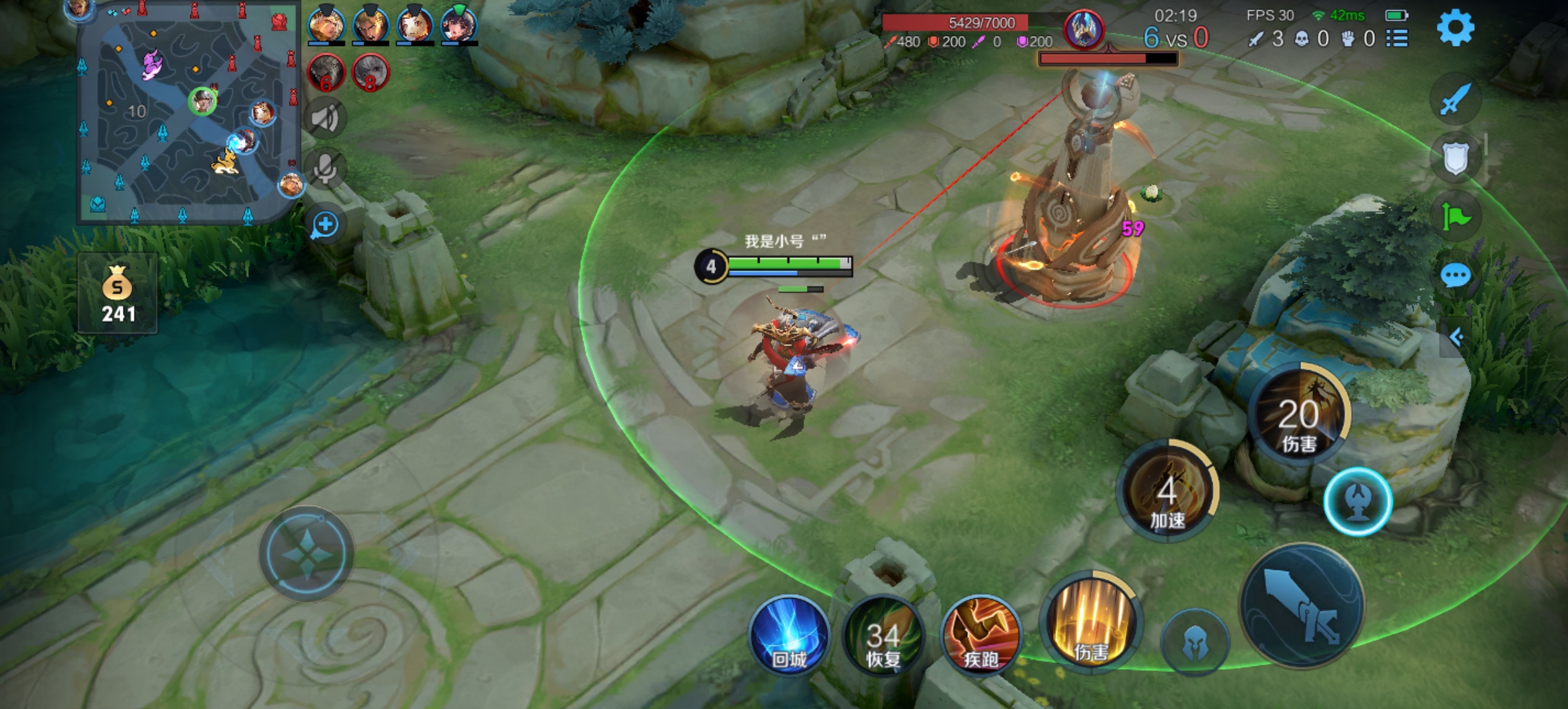The height and width of the screenshot is (709, 1568).
Task: Cast the 疾跑 sprint summoner spell
Action: coord(980,635)
